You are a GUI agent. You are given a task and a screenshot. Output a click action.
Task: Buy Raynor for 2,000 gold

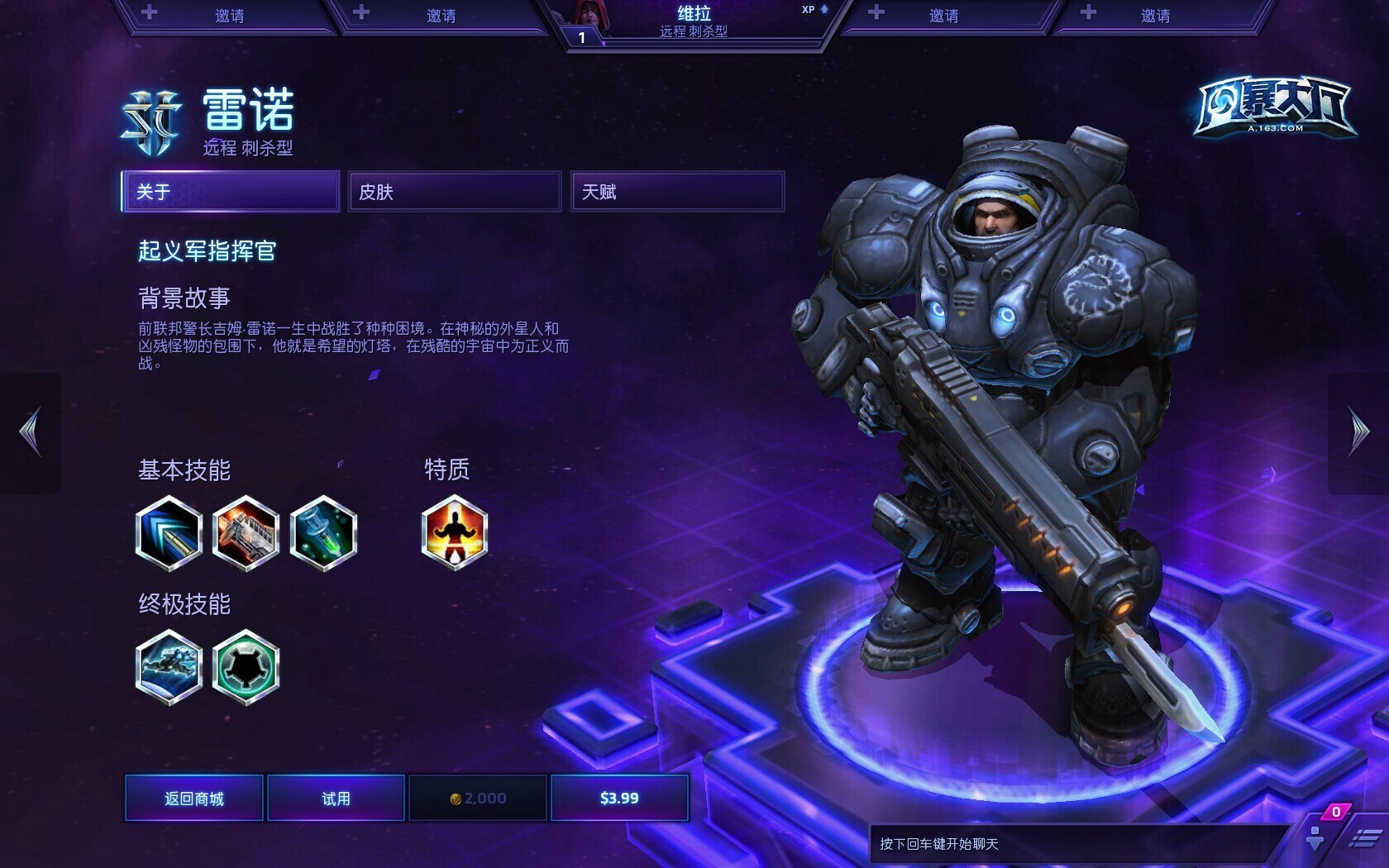478,798
